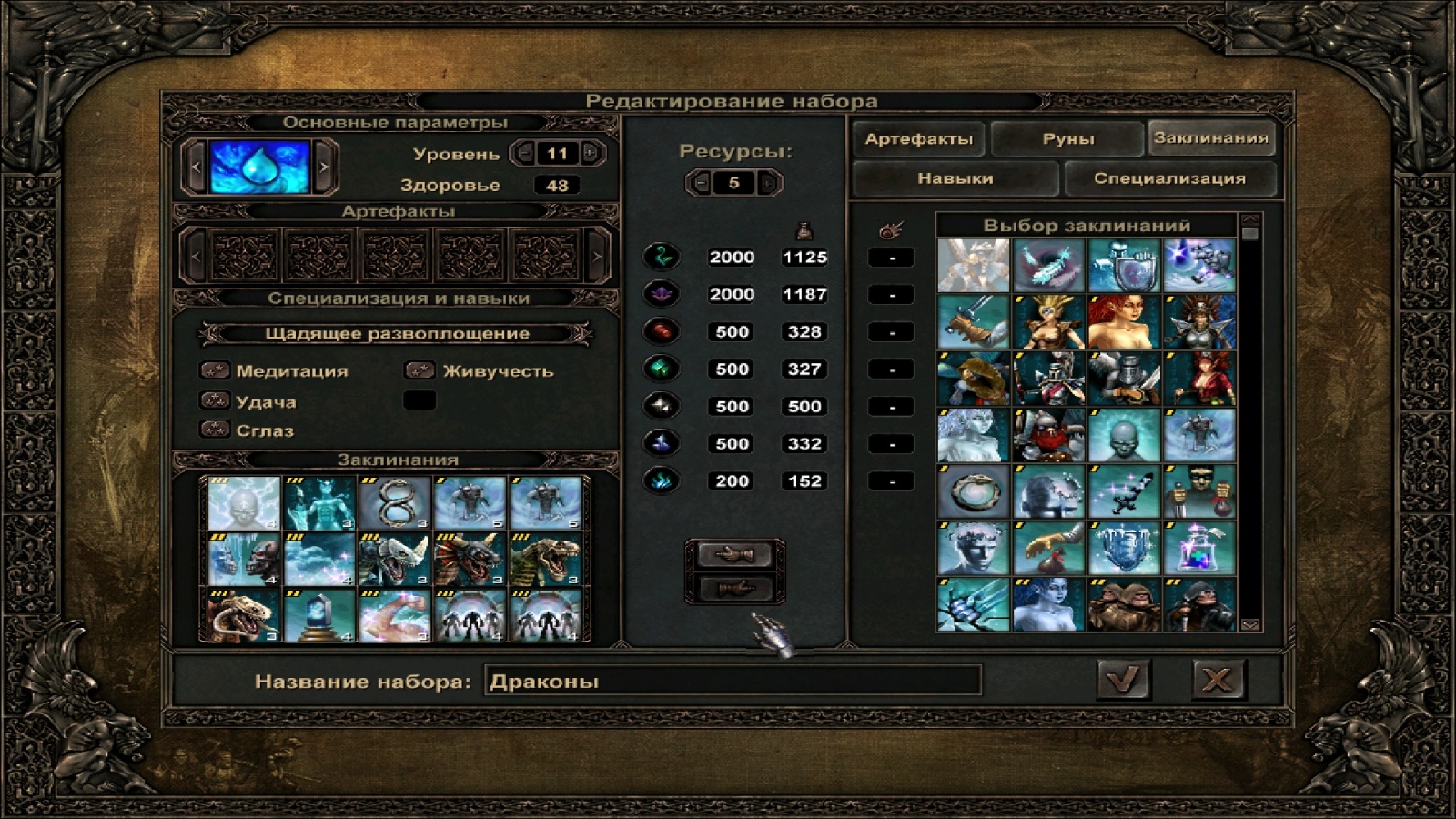1456x819 pixels.
Task: Click the Название набора text field
Action: point(733,681)
